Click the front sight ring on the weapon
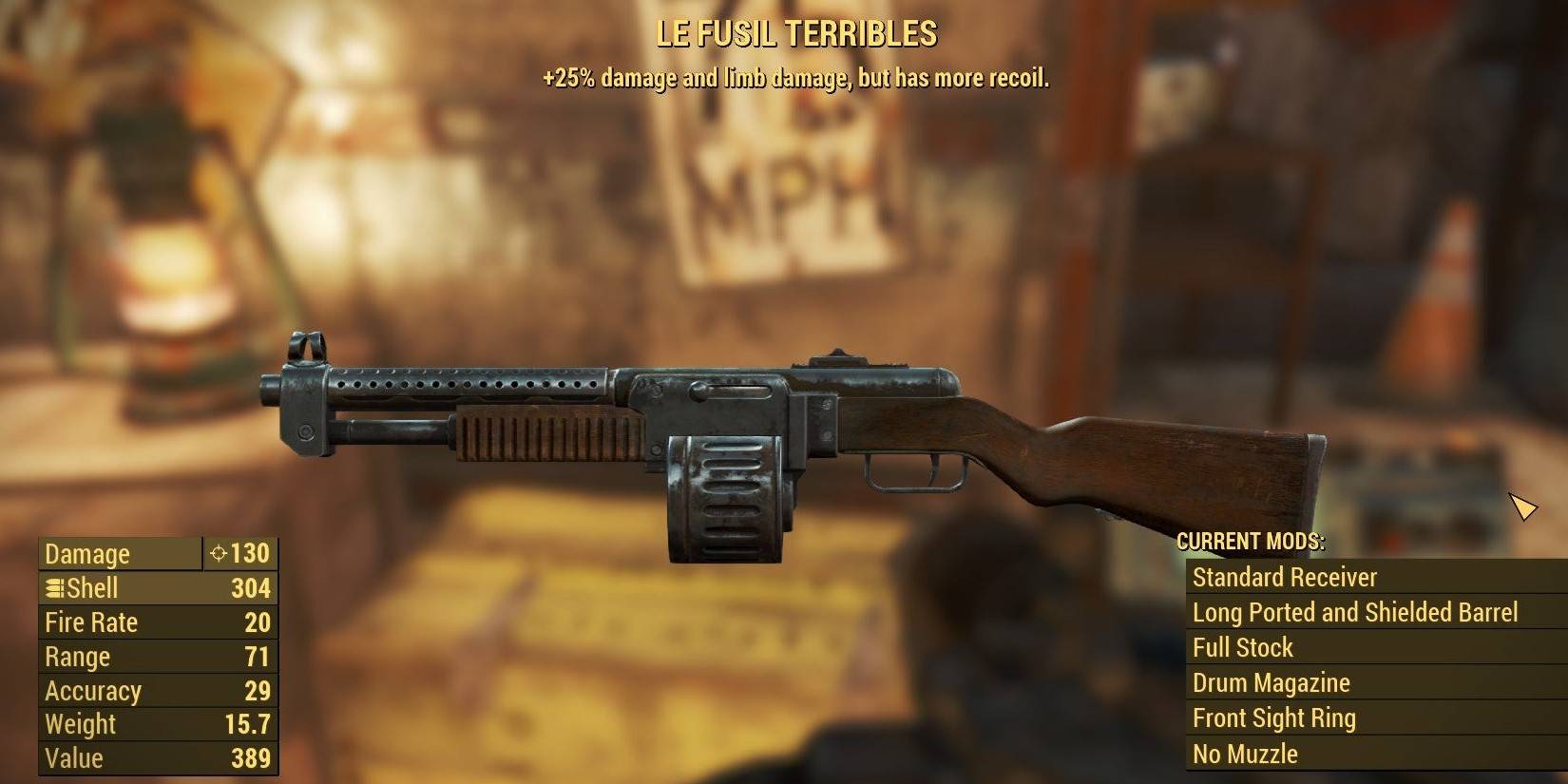1568x784 pixels. [305, 345]
